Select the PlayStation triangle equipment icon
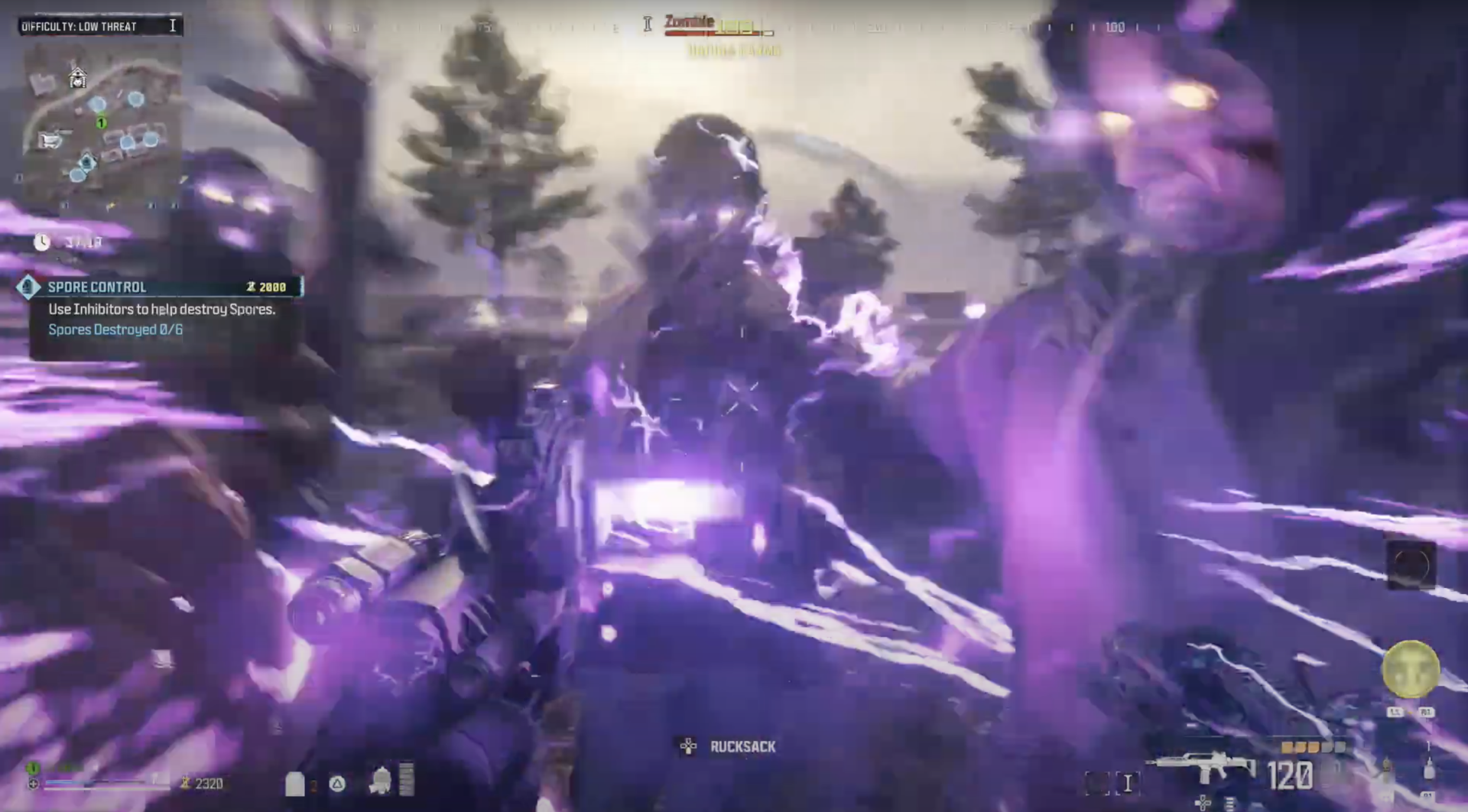Image resolution: width=1468 pixels, height=812 pixels. [x=336, y=784]
